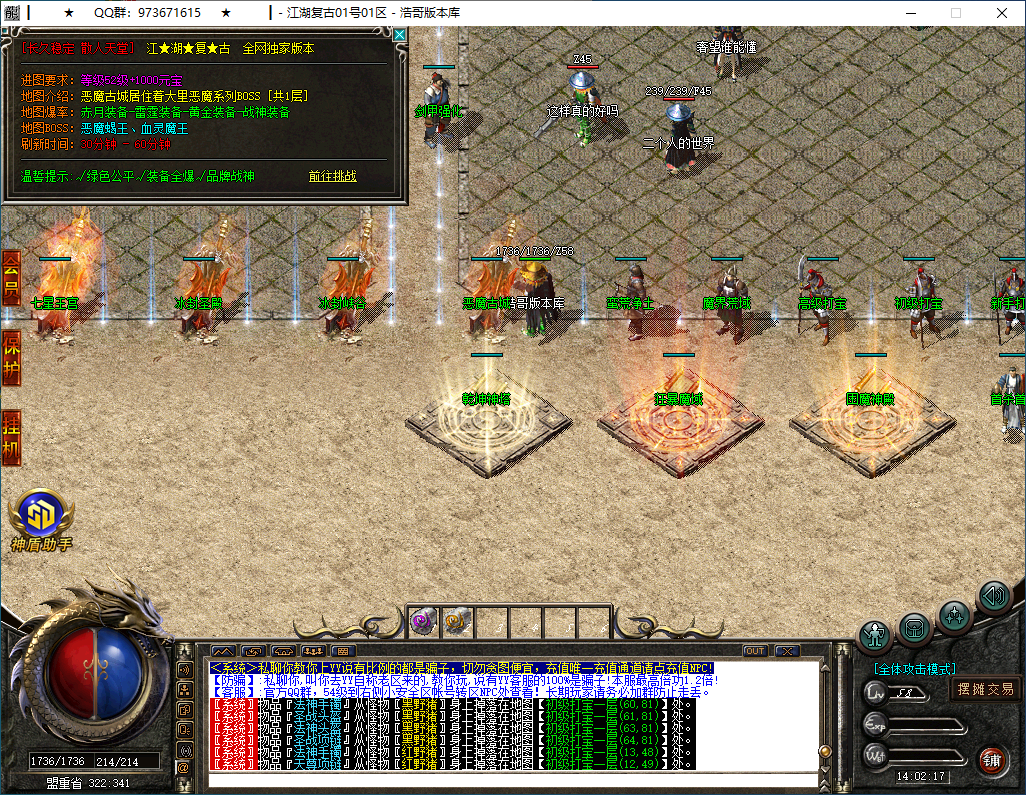Close the chat panel with the X button
The width and height of the screenshot is (1026, 795).
coord(786,651)
